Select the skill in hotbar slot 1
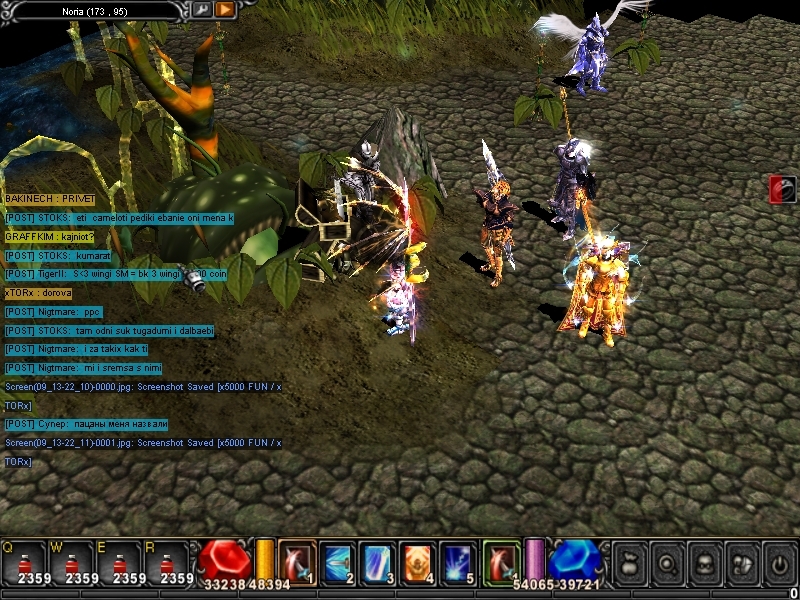 297,563
